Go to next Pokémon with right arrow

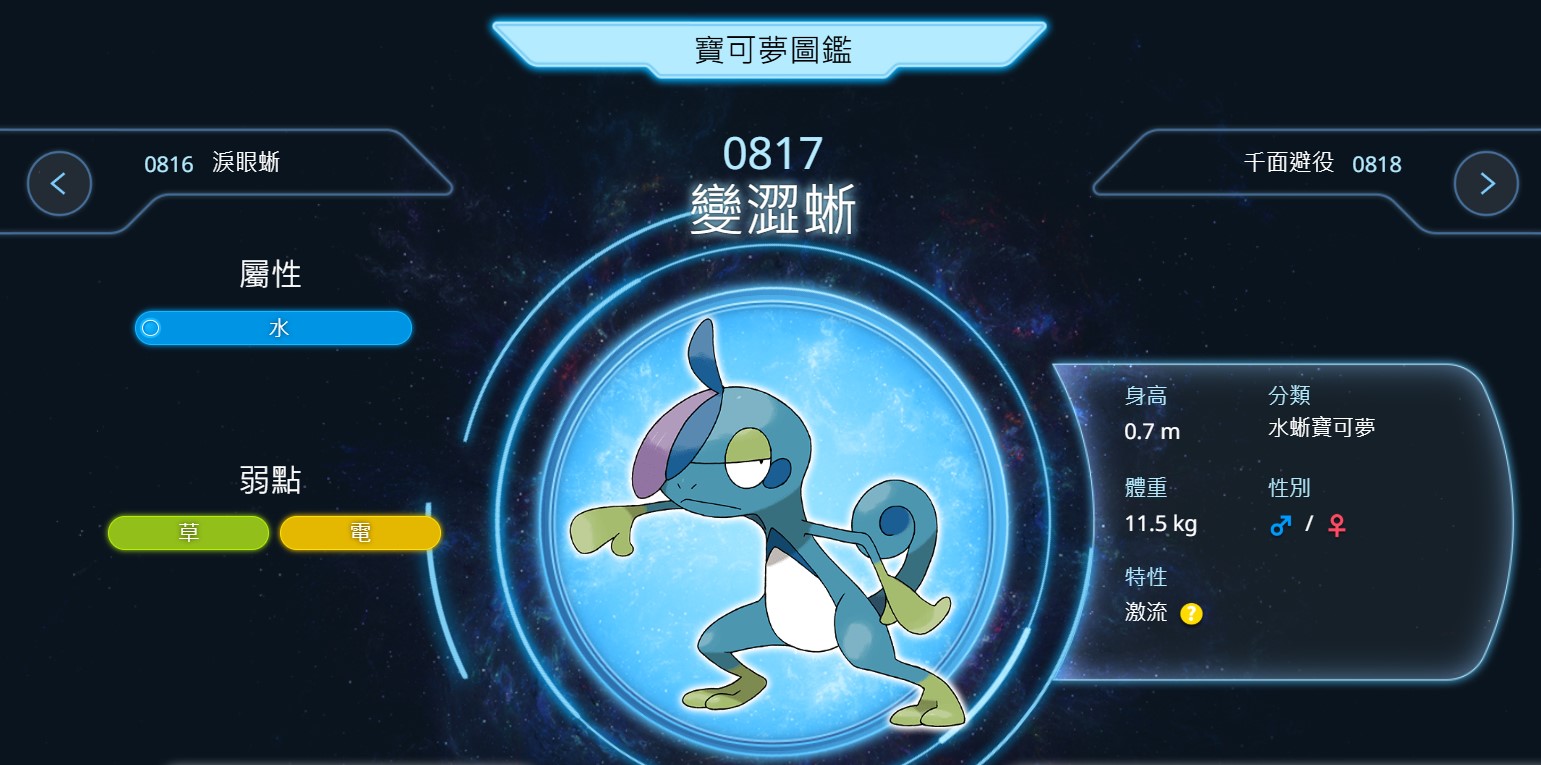coord(1486,184)
